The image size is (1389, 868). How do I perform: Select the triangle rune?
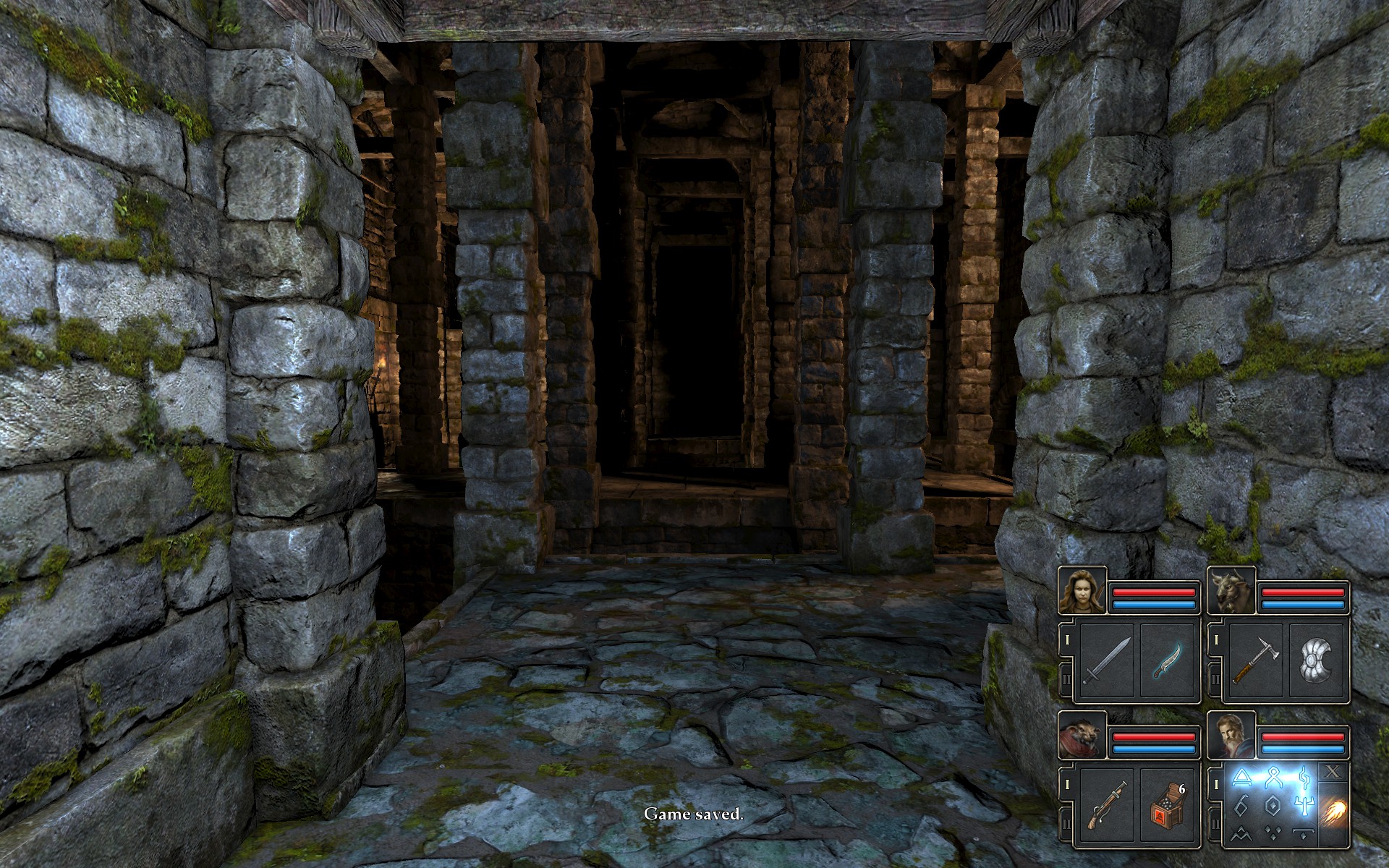click(x=1241, y=777)
